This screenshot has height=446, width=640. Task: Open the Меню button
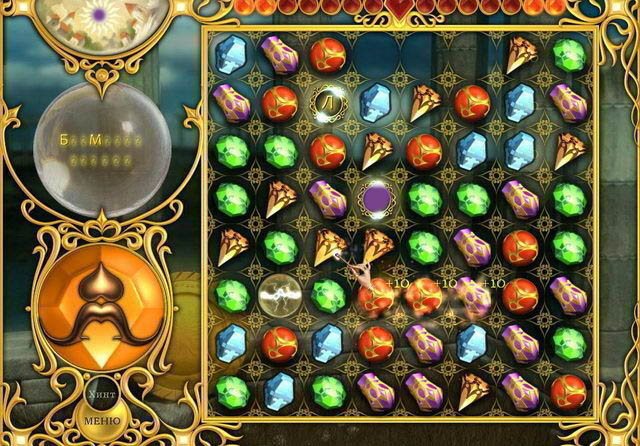(x=101, y=419)
